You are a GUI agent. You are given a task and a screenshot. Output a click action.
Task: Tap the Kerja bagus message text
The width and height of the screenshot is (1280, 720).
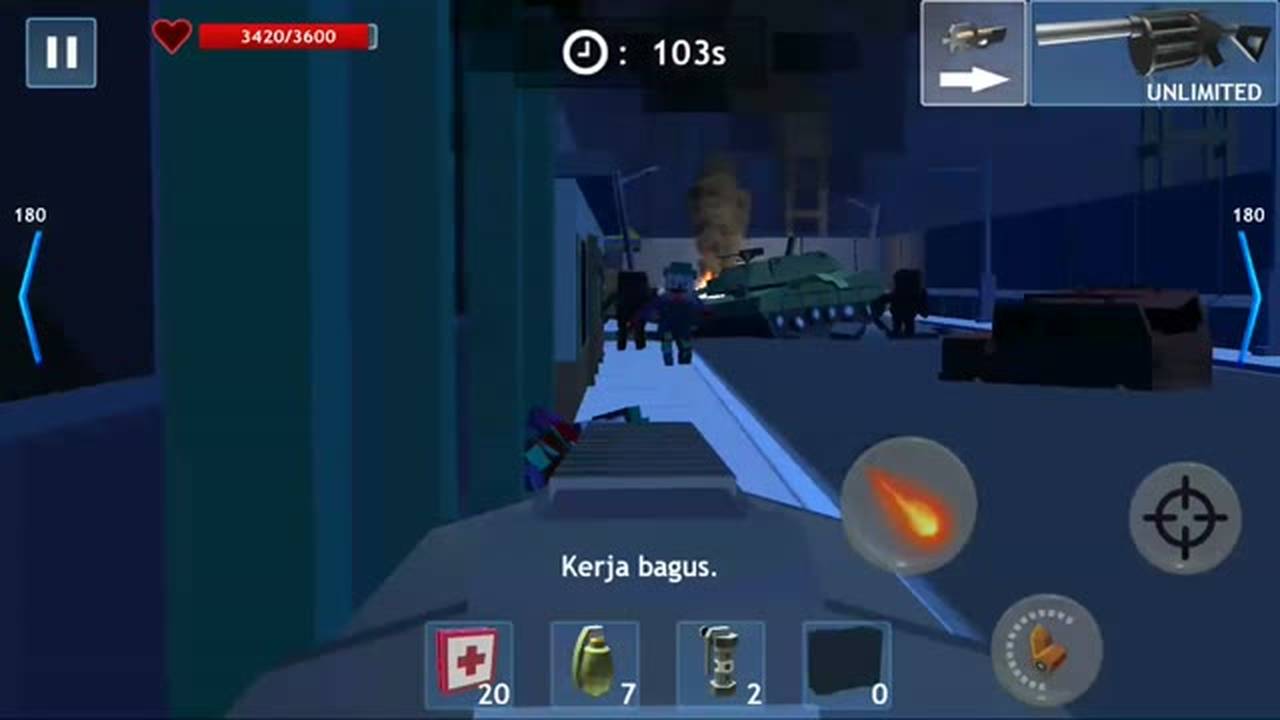coord(637,566)
